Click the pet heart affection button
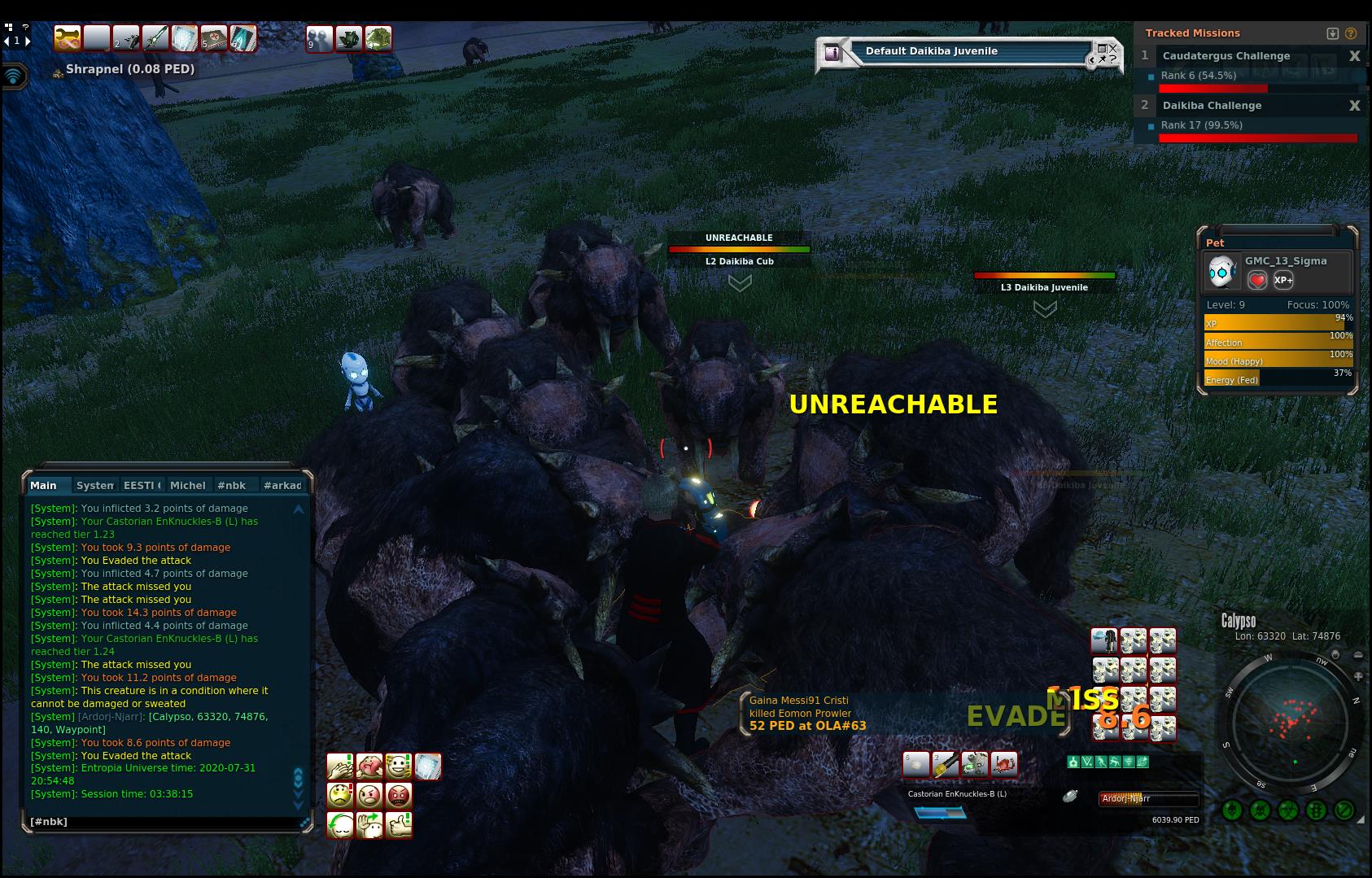 tap(1257, 280)
